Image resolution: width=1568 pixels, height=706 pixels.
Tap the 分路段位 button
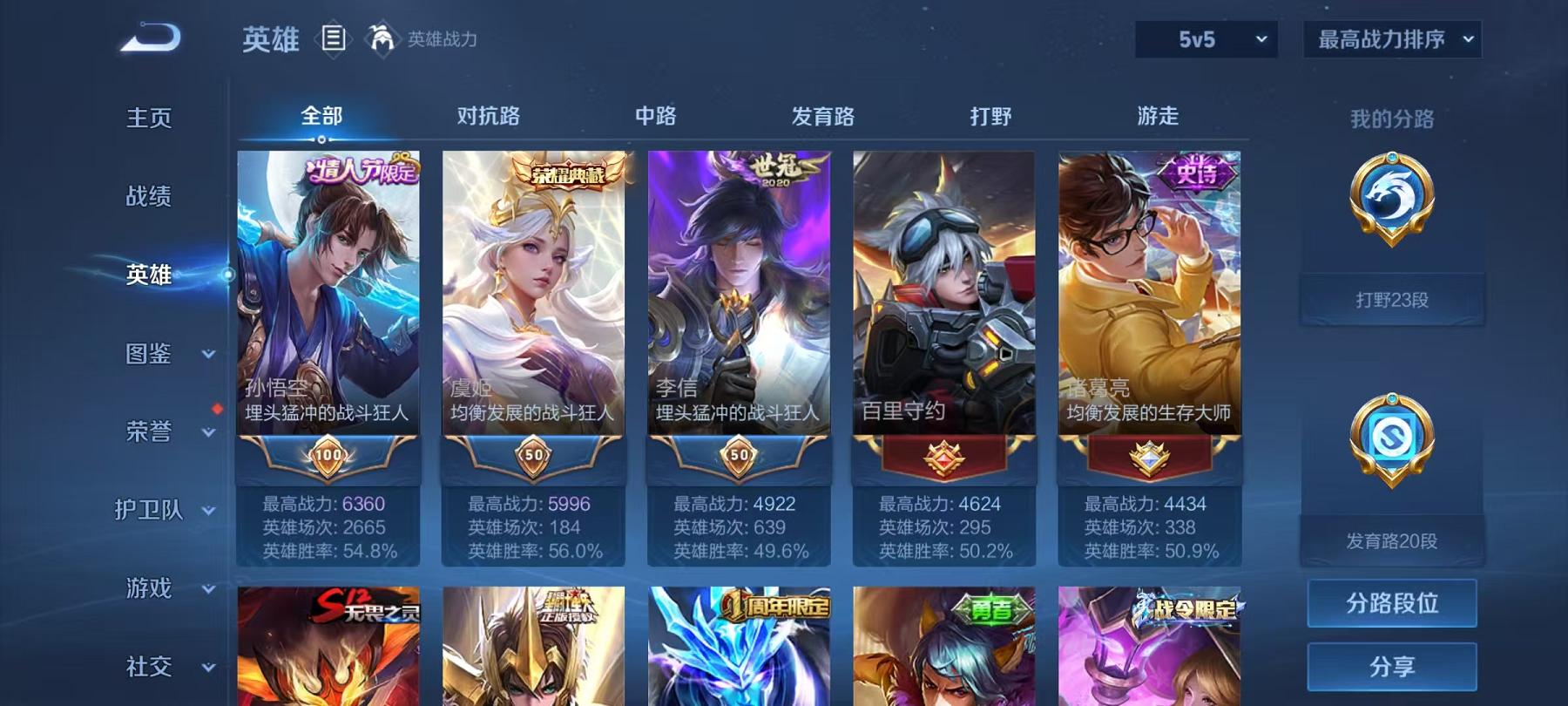pyautogui.click(x=1391, y=603)
